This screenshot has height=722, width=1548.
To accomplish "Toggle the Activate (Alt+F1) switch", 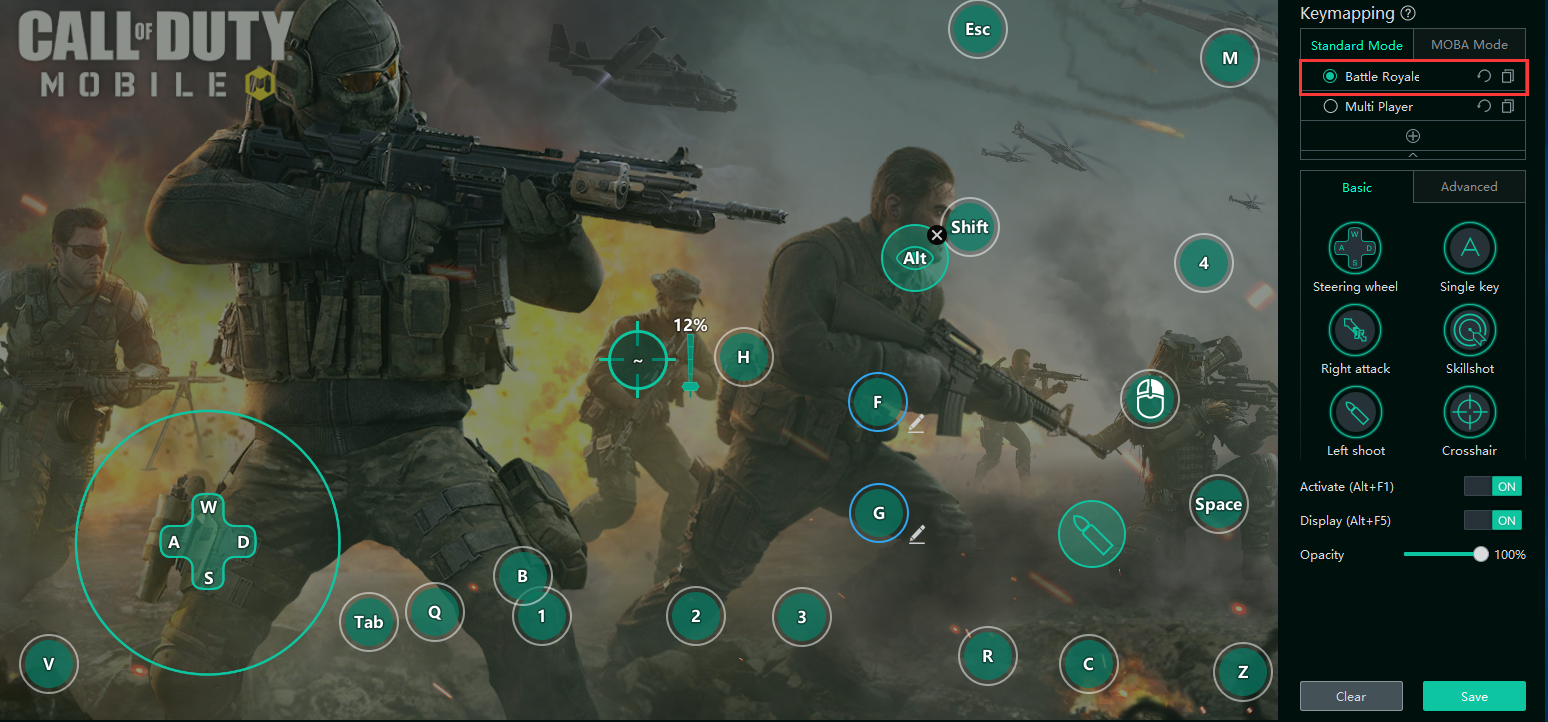I will click(x=1492, y=487).
